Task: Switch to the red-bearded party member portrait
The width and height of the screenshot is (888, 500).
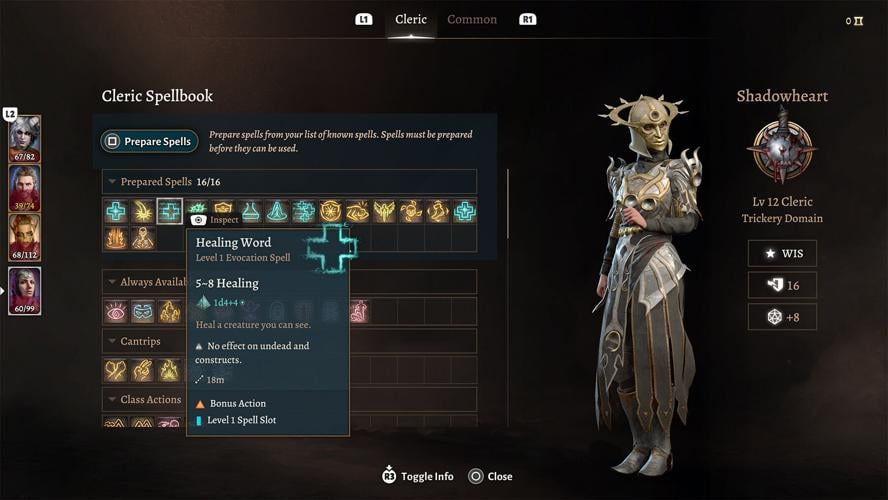Action: coord(24,188)
